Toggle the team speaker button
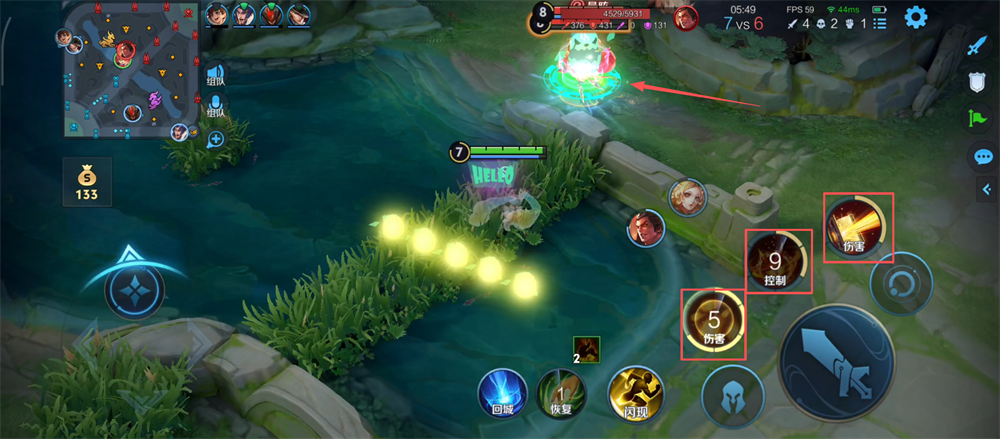 pos(215,75)
